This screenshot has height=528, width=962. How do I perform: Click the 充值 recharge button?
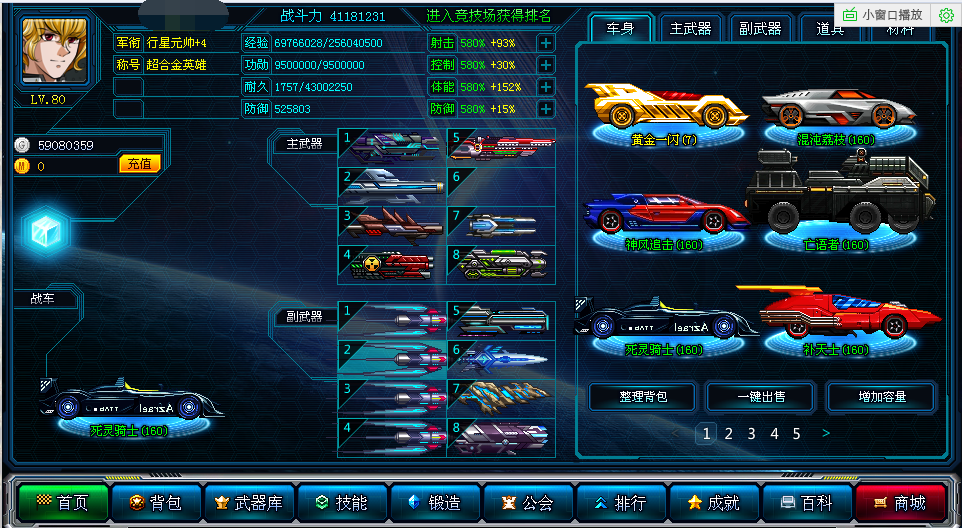pos(140,164)
